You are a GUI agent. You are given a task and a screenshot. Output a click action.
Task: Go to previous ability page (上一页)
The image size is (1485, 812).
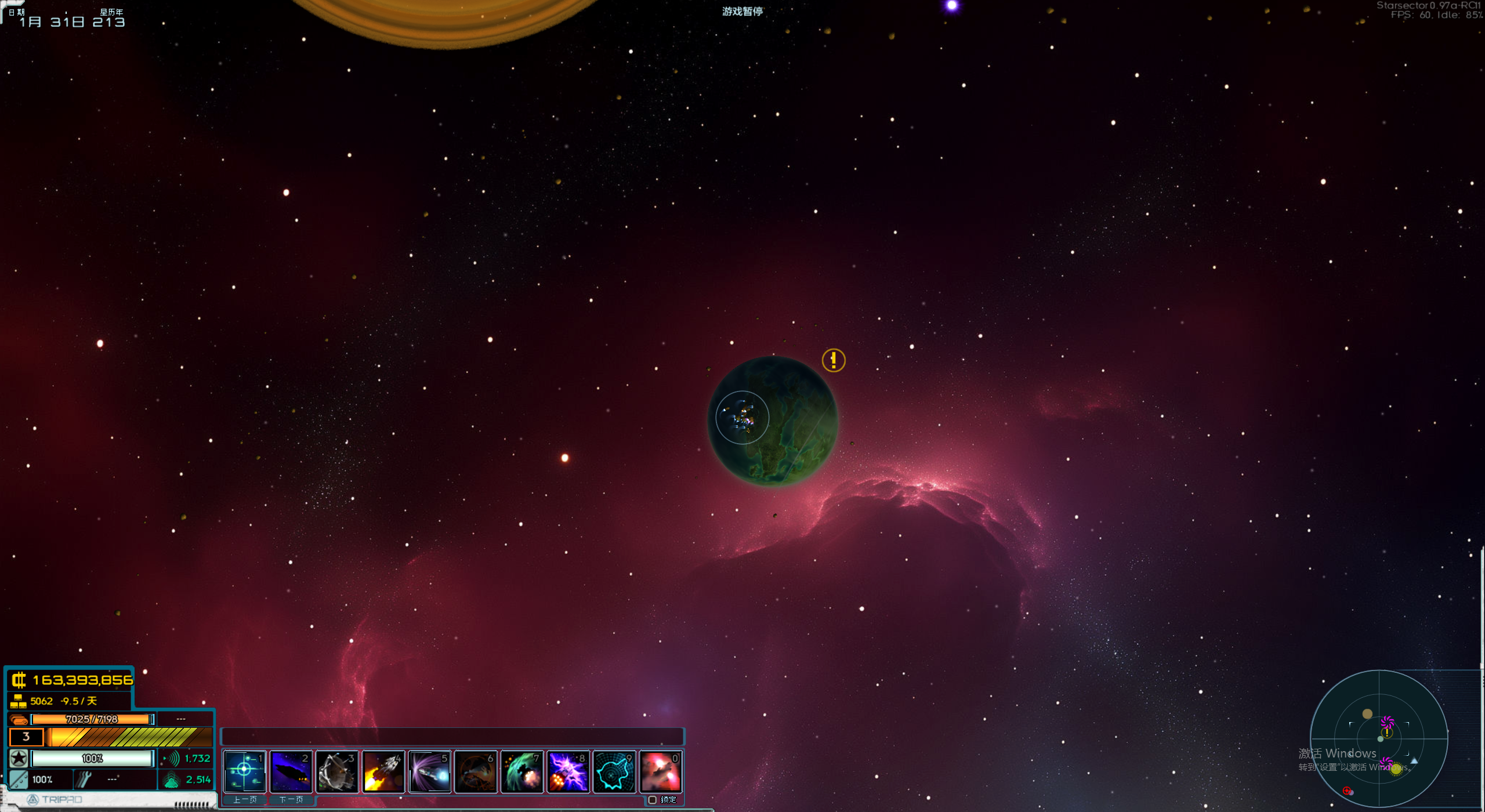coord(245,800)
